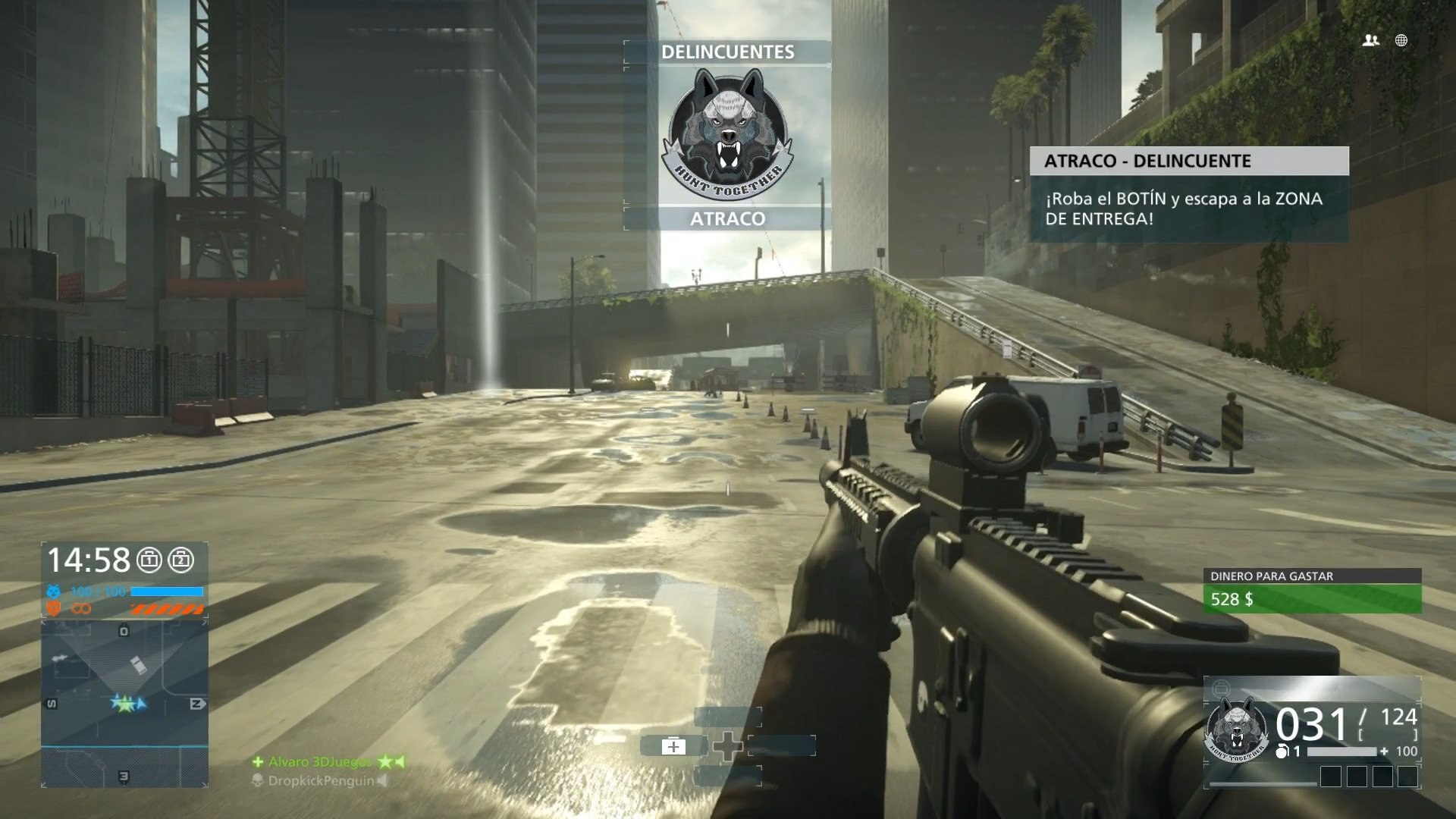Click the grenade icon in the ammo counter
Screen dimensions: 1456x819
pos(1282,752)
